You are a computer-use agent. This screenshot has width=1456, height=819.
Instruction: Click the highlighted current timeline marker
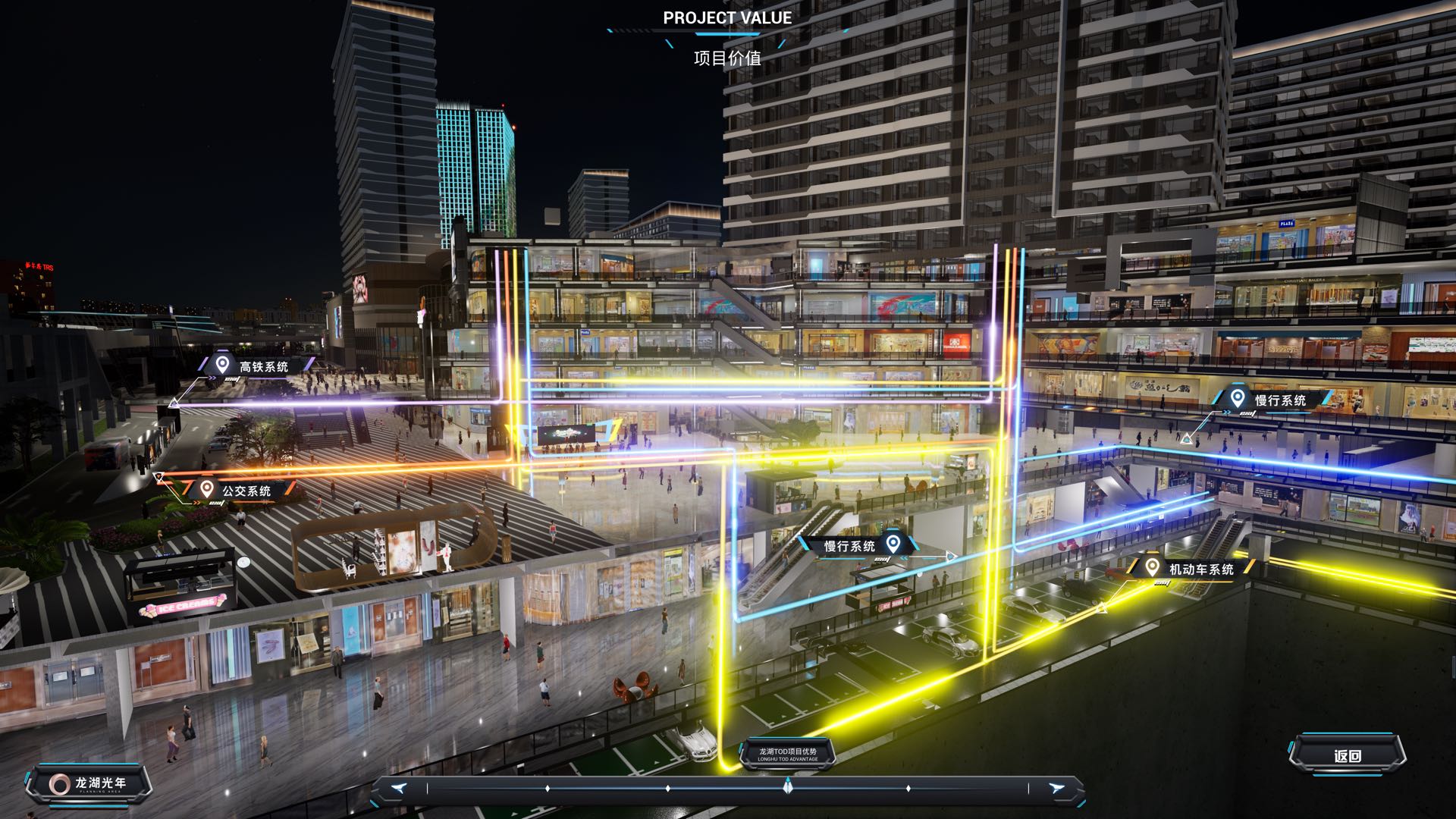(788, 787)
